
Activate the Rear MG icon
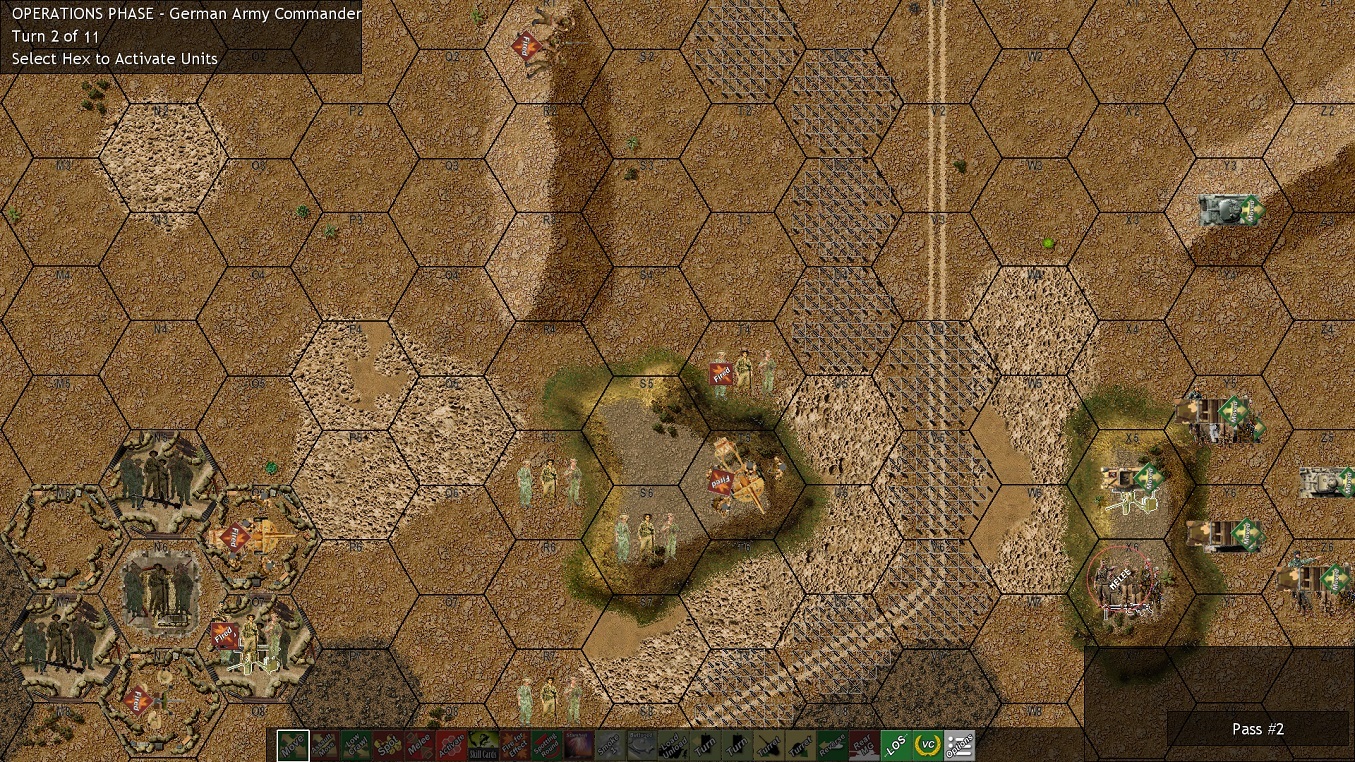pos(864,745)
